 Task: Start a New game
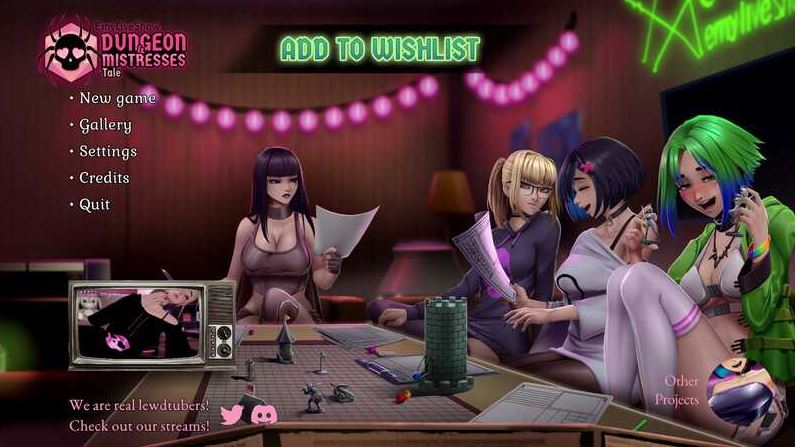pos(117,98)
